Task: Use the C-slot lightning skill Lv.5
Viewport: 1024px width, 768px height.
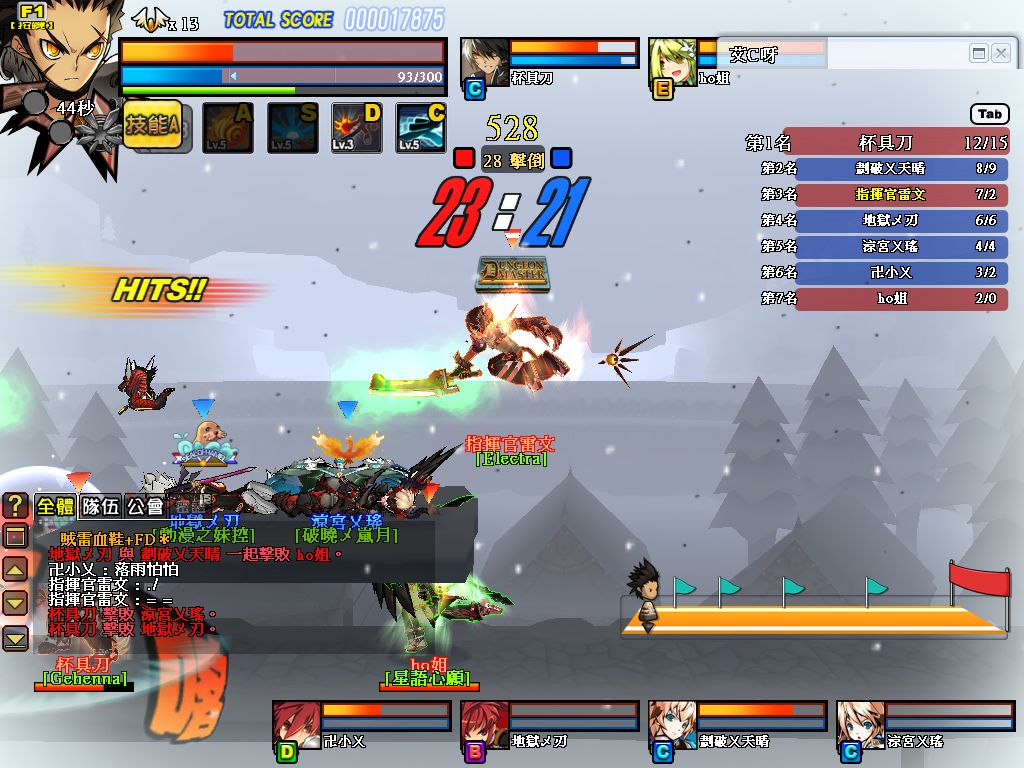Action: 420,128
